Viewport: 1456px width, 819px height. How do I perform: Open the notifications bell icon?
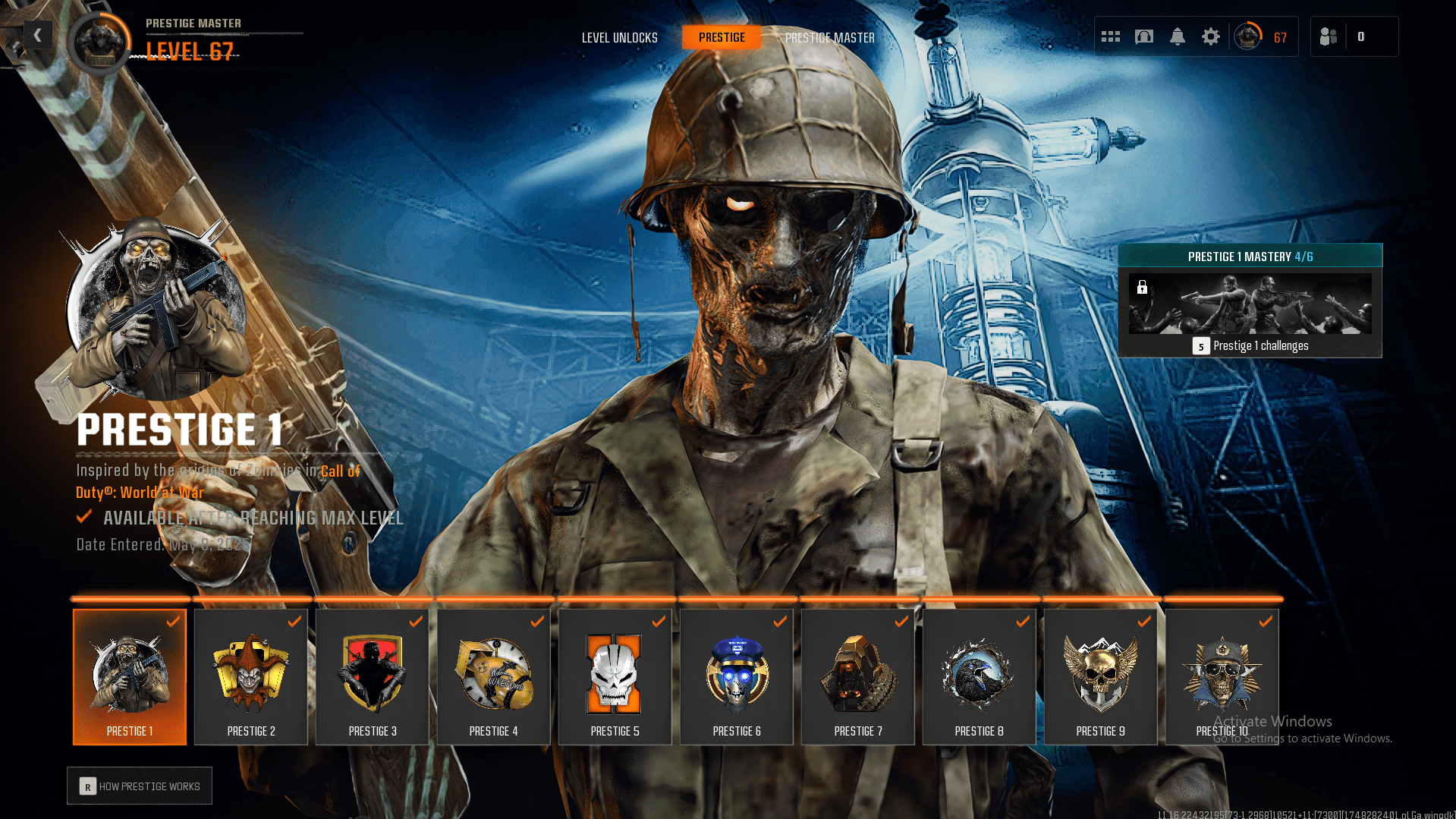tap(1177, 36)
